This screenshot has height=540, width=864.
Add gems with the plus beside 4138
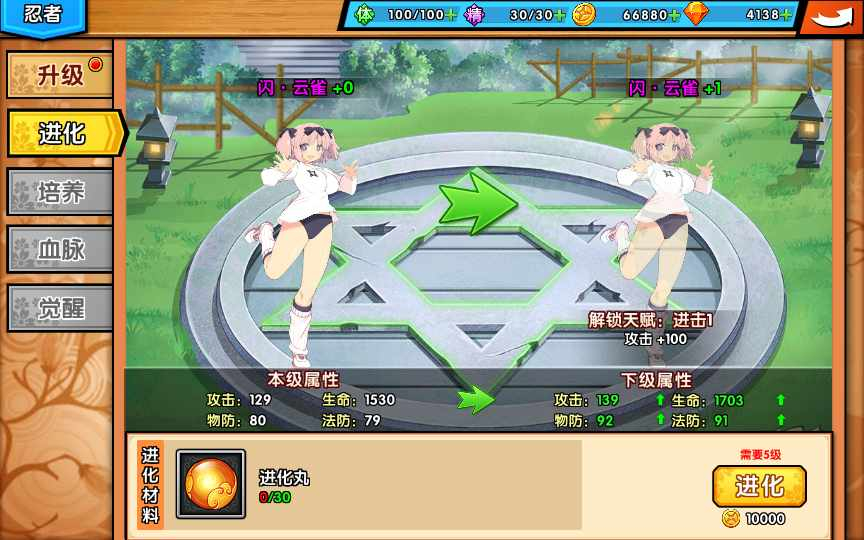tap(786, 15)
